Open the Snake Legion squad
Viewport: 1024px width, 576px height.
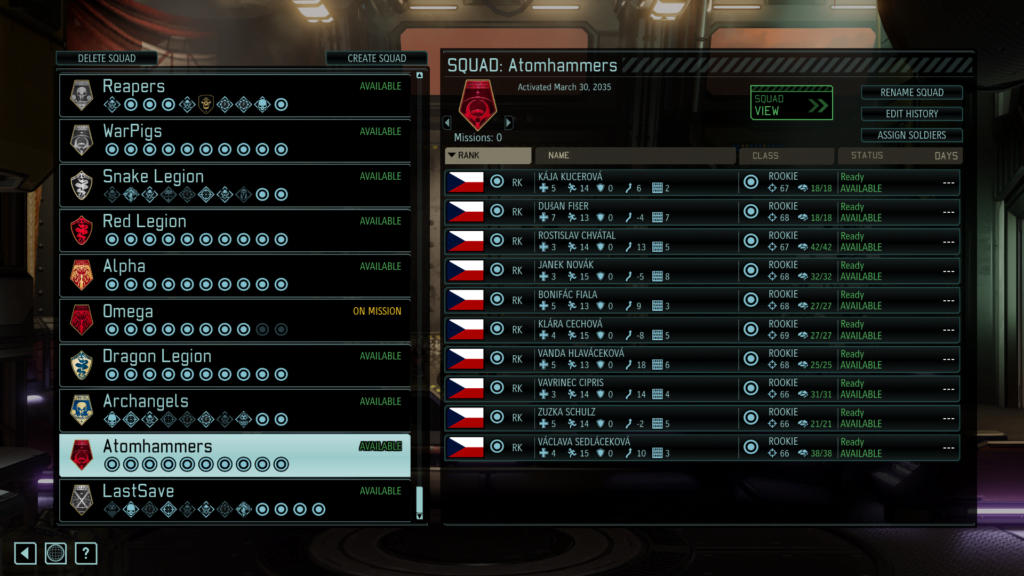click(x=235, y=185)
